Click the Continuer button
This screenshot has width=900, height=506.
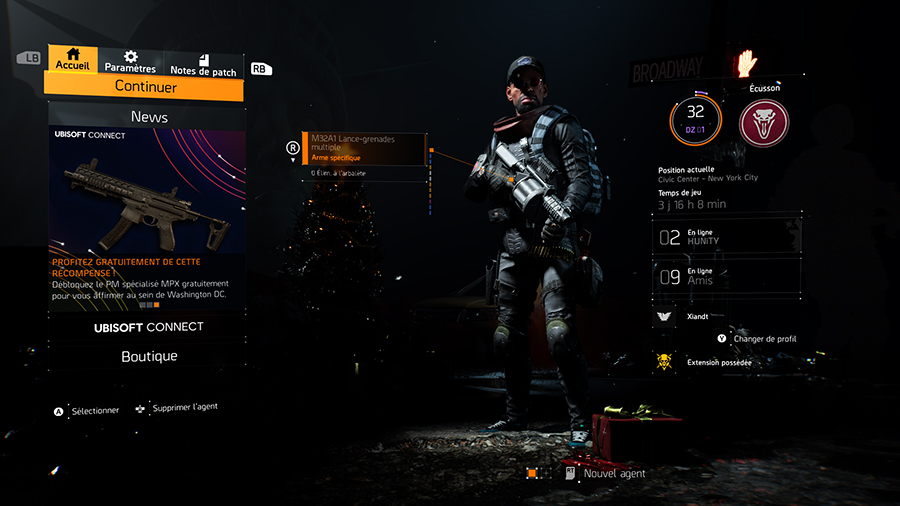146,87
